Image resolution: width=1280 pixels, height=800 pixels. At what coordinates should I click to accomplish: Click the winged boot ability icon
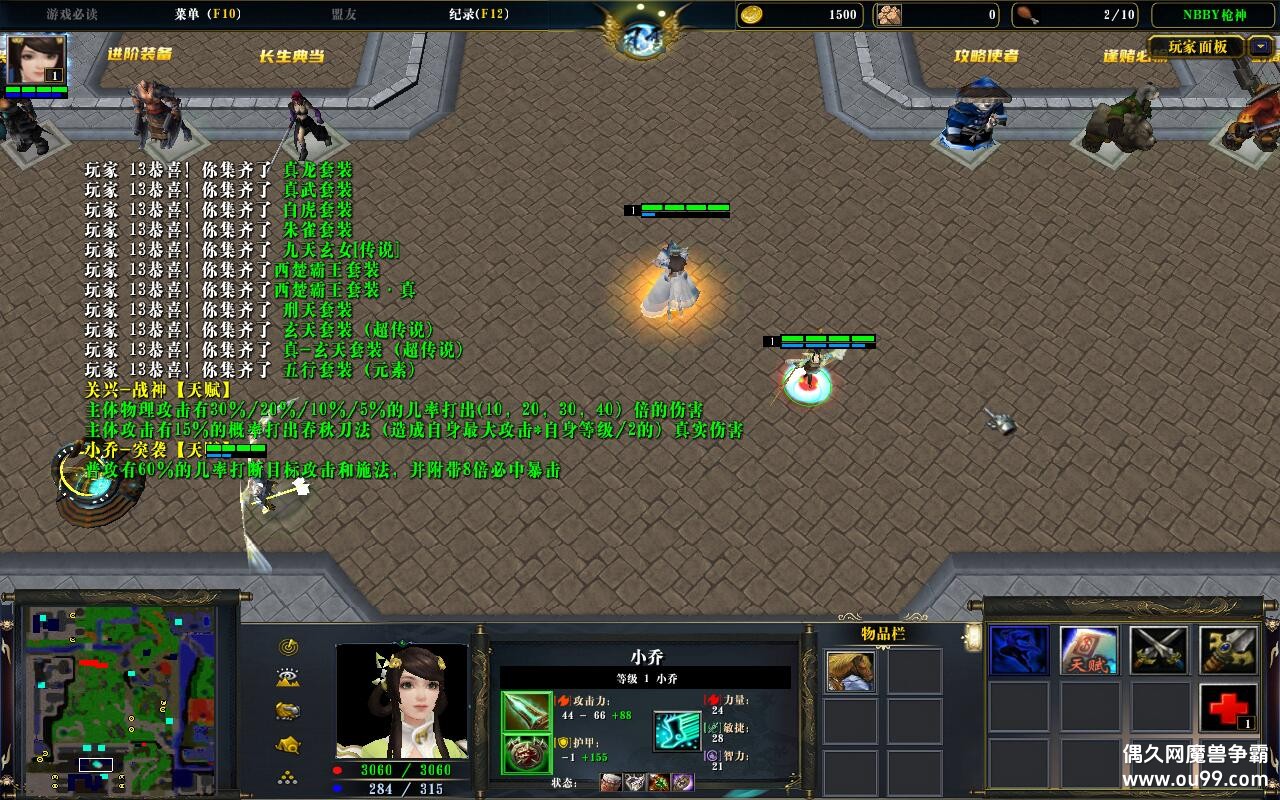click(x=677, y=731)
